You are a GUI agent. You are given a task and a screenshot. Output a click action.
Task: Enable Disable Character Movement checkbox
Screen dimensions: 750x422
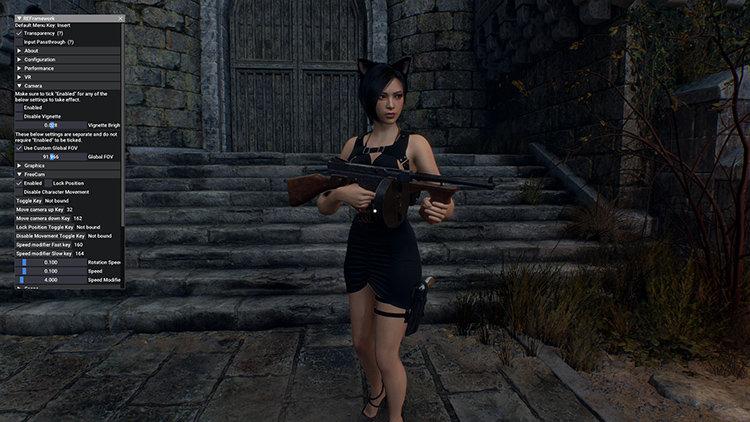point(19,191)
